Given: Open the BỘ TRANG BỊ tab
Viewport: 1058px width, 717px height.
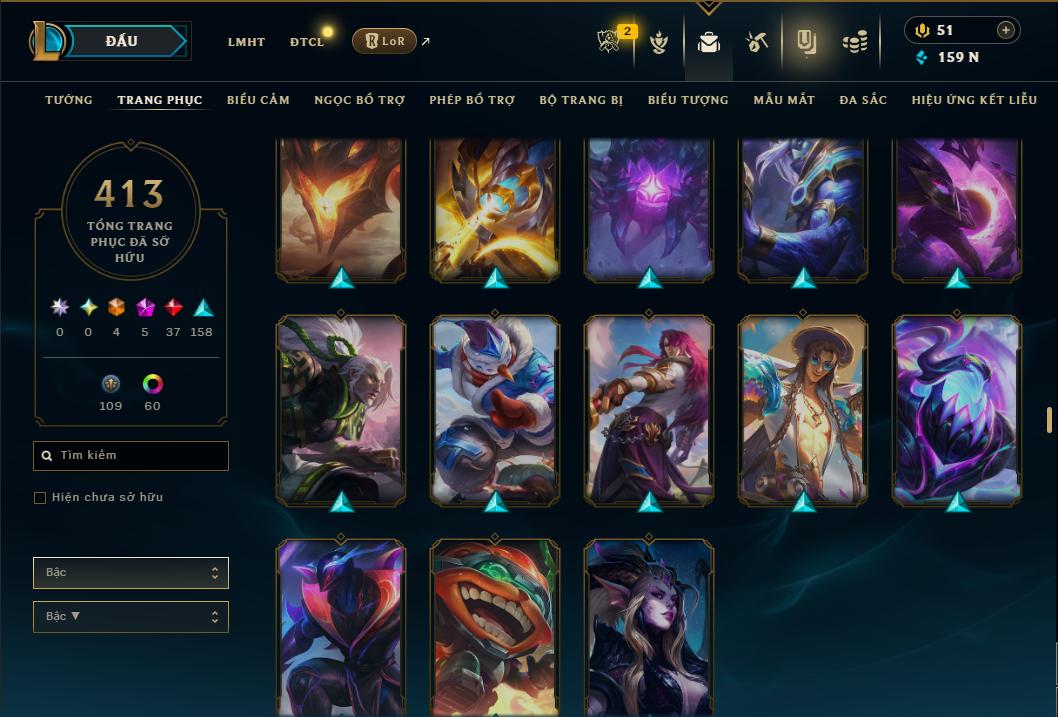Looking at the screenshot, I should click(581, 100).
